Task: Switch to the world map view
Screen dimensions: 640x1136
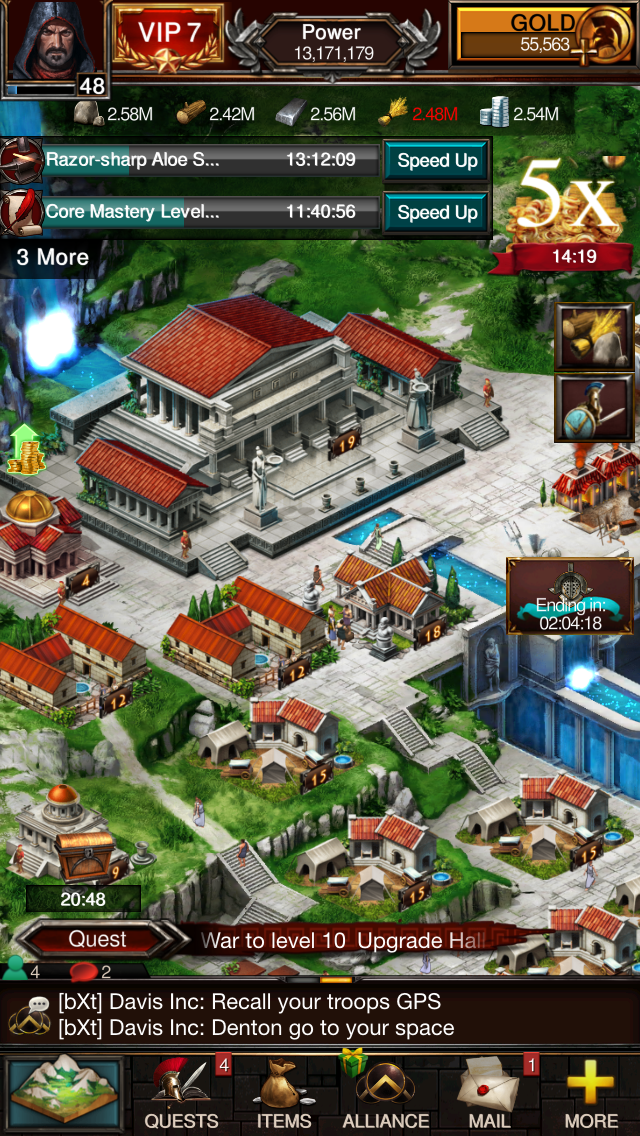Action: (64, 1094)
